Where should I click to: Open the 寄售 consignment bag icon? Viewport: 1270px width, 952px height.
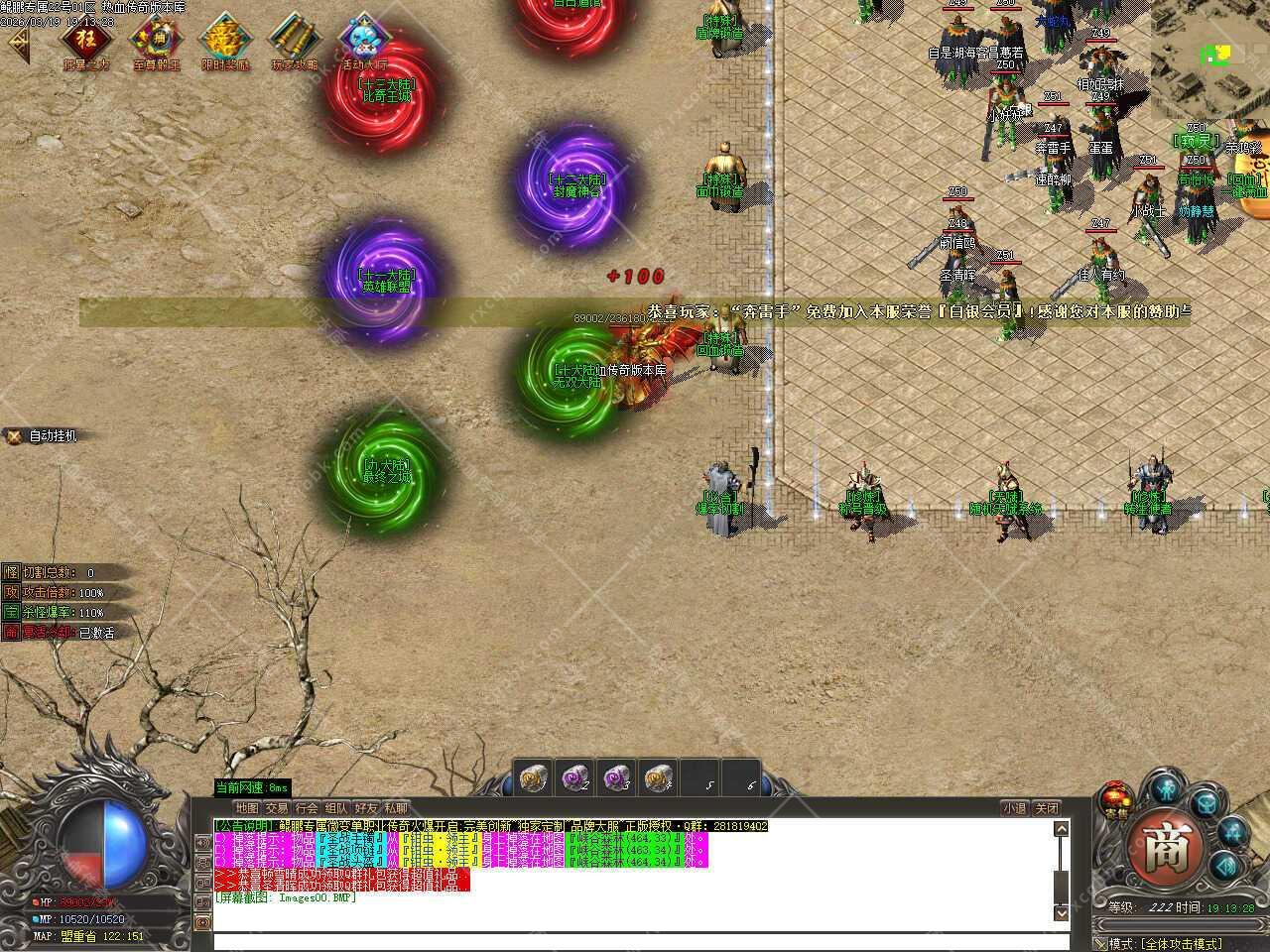[1115, 799]
